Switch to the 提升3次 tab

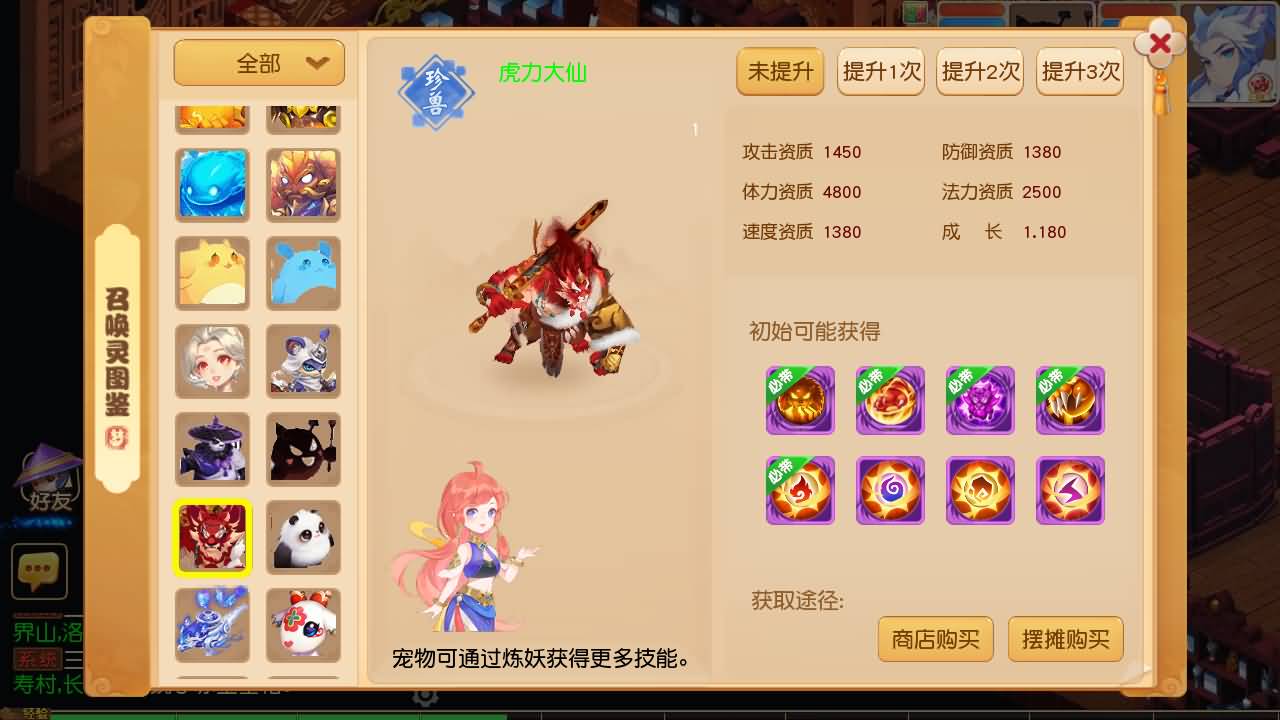[x=1079, y=71]
